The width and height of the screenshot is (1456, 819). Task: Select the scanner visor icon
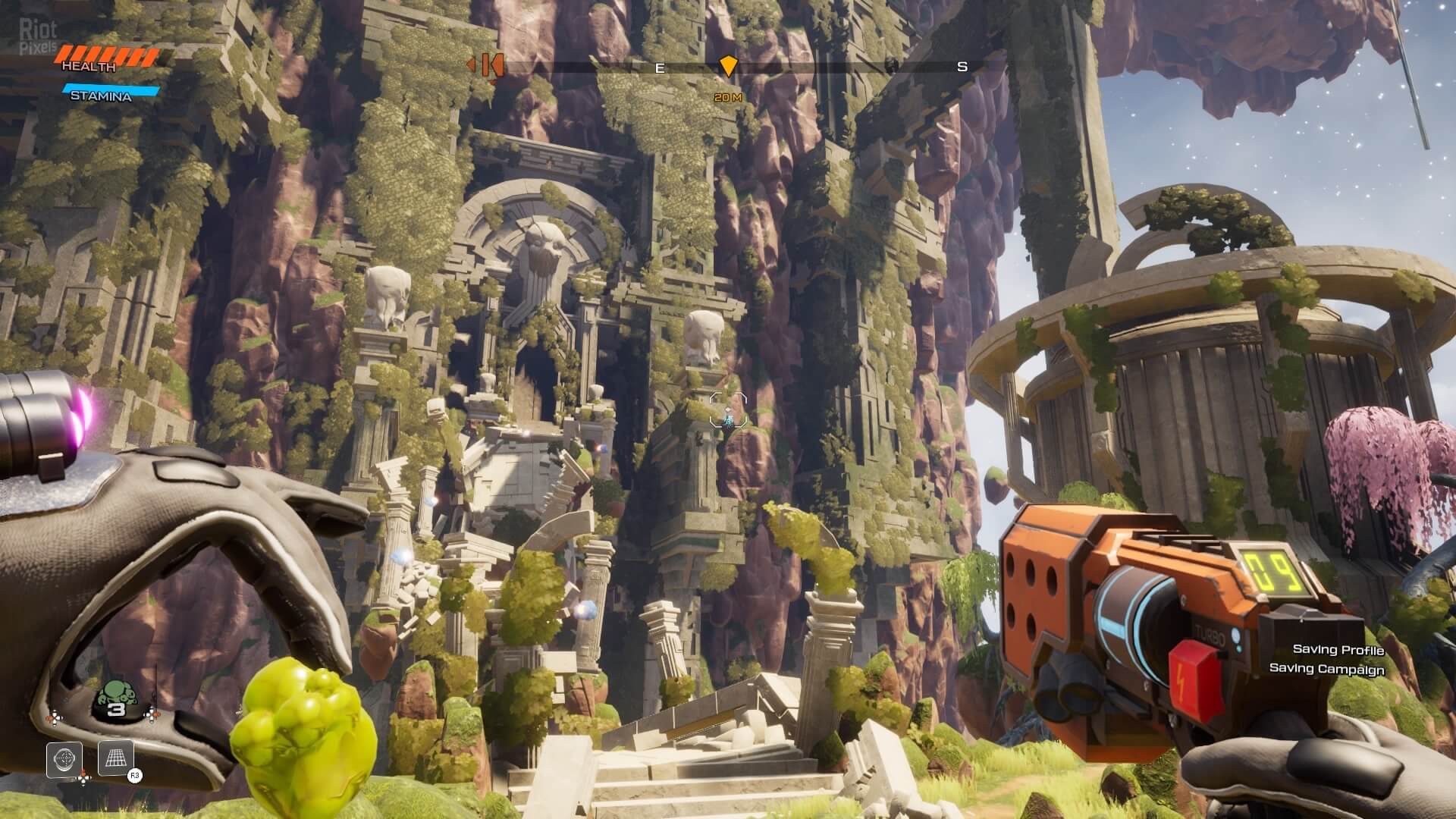(64, 759)
